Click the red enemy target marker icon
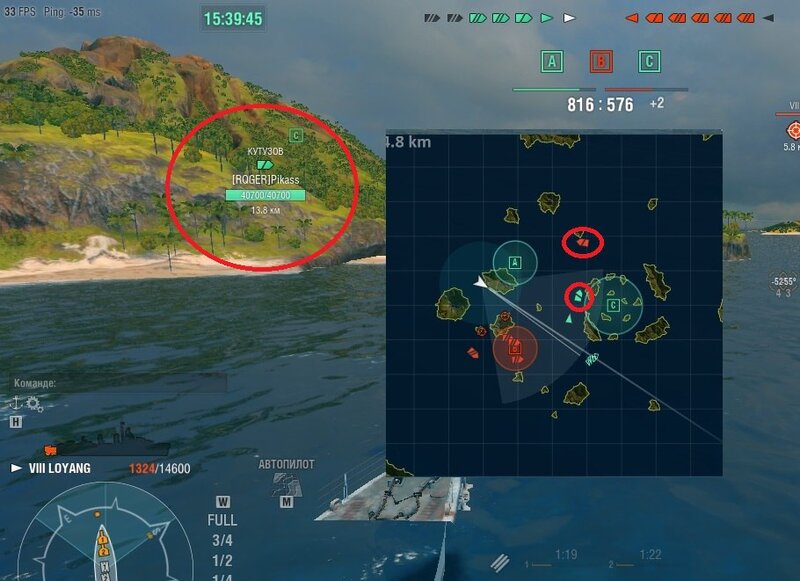800x581 pixels. coord(794,129)
